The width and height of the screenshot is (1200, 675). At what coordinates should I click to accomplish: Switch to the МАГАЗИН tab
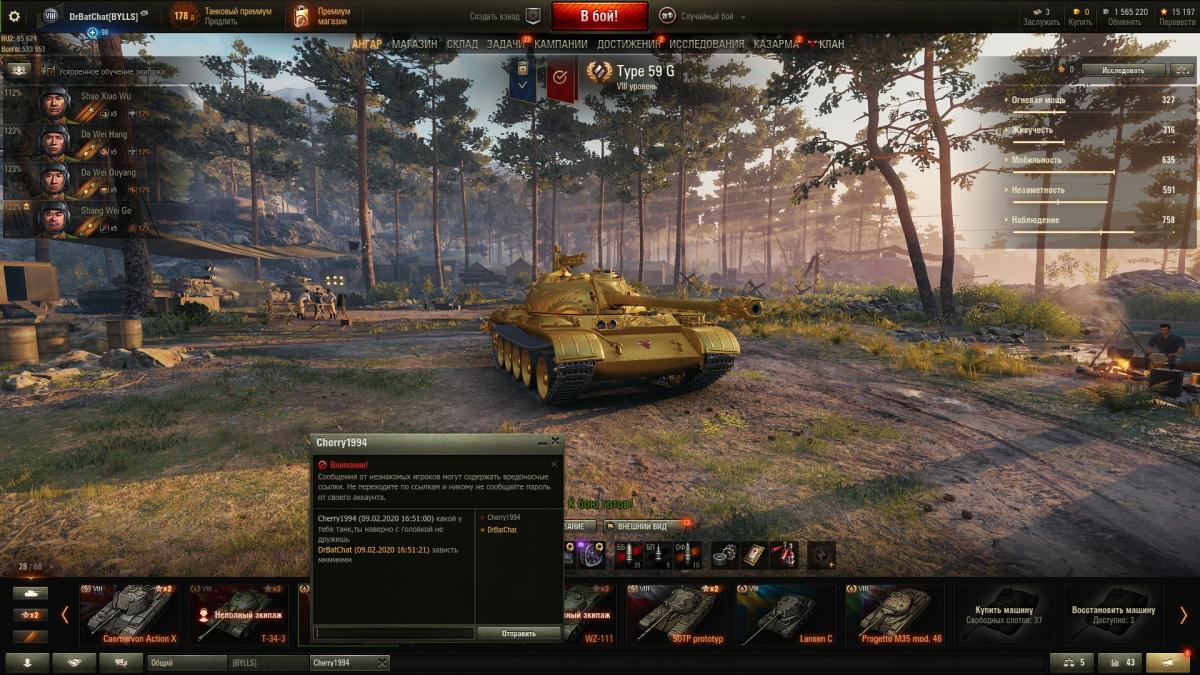coord(414,44)
